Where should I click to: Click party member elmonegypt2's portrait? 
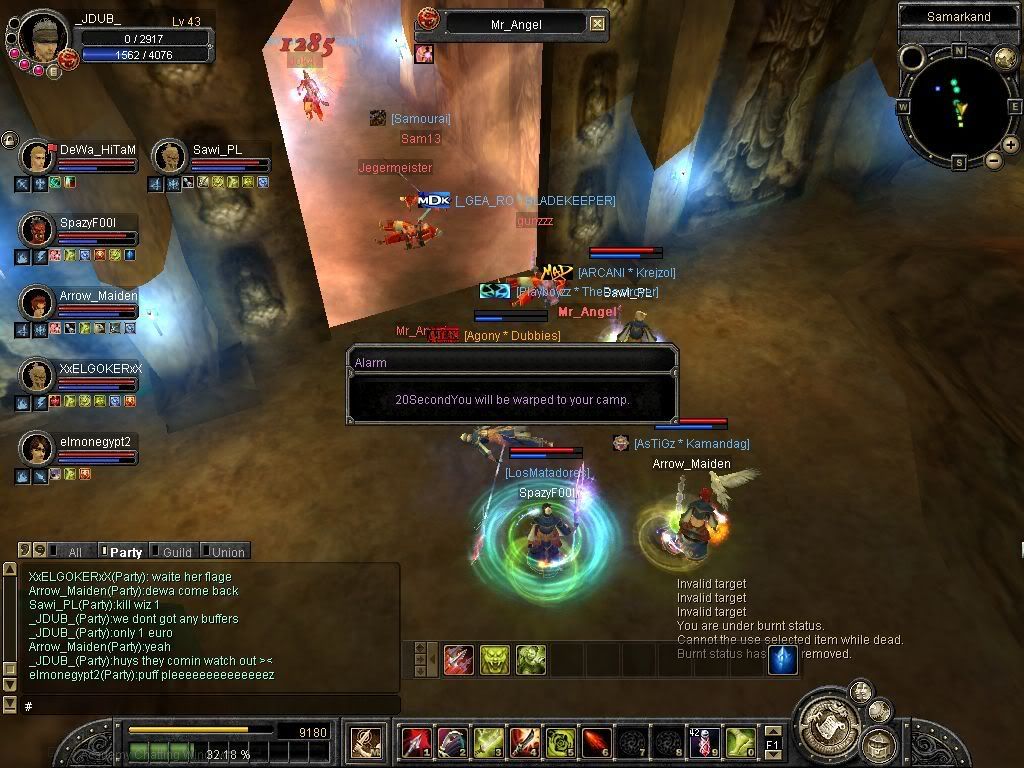click(39, 449)
